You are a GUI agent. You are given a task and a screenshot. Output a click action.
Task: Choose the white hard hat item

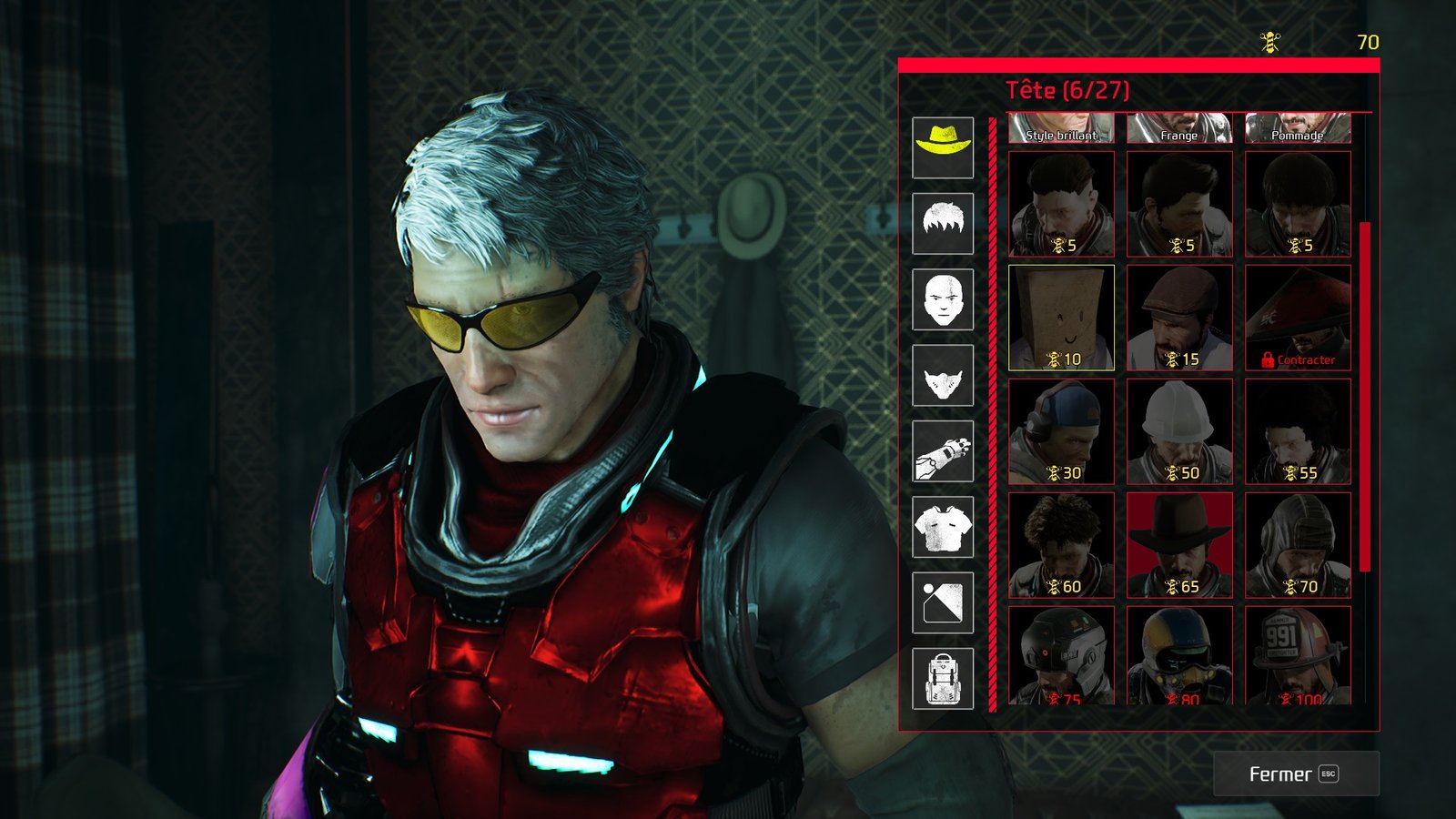[1179, 431]
